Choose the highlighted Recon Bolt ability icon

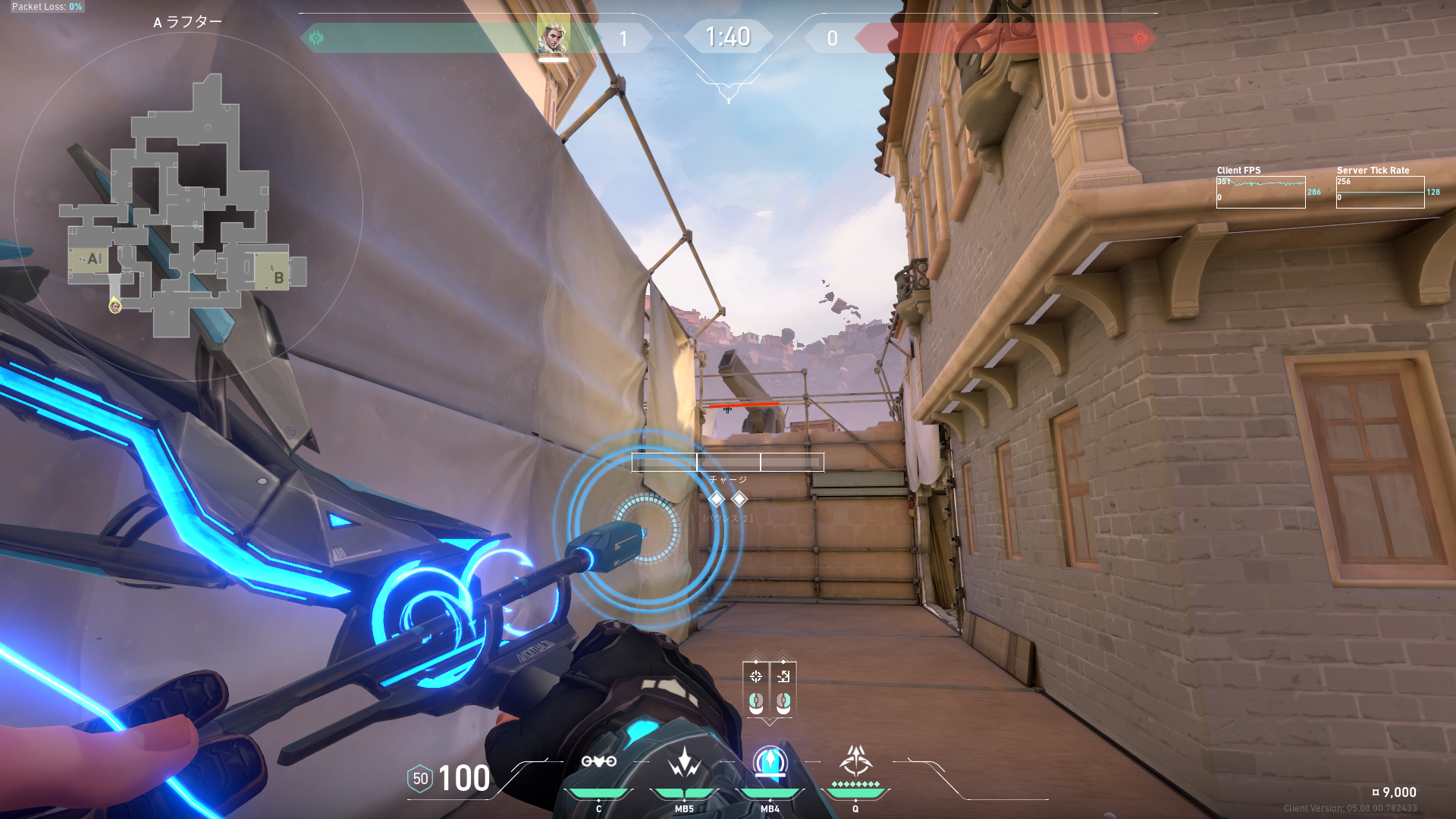tap(770, 763)
